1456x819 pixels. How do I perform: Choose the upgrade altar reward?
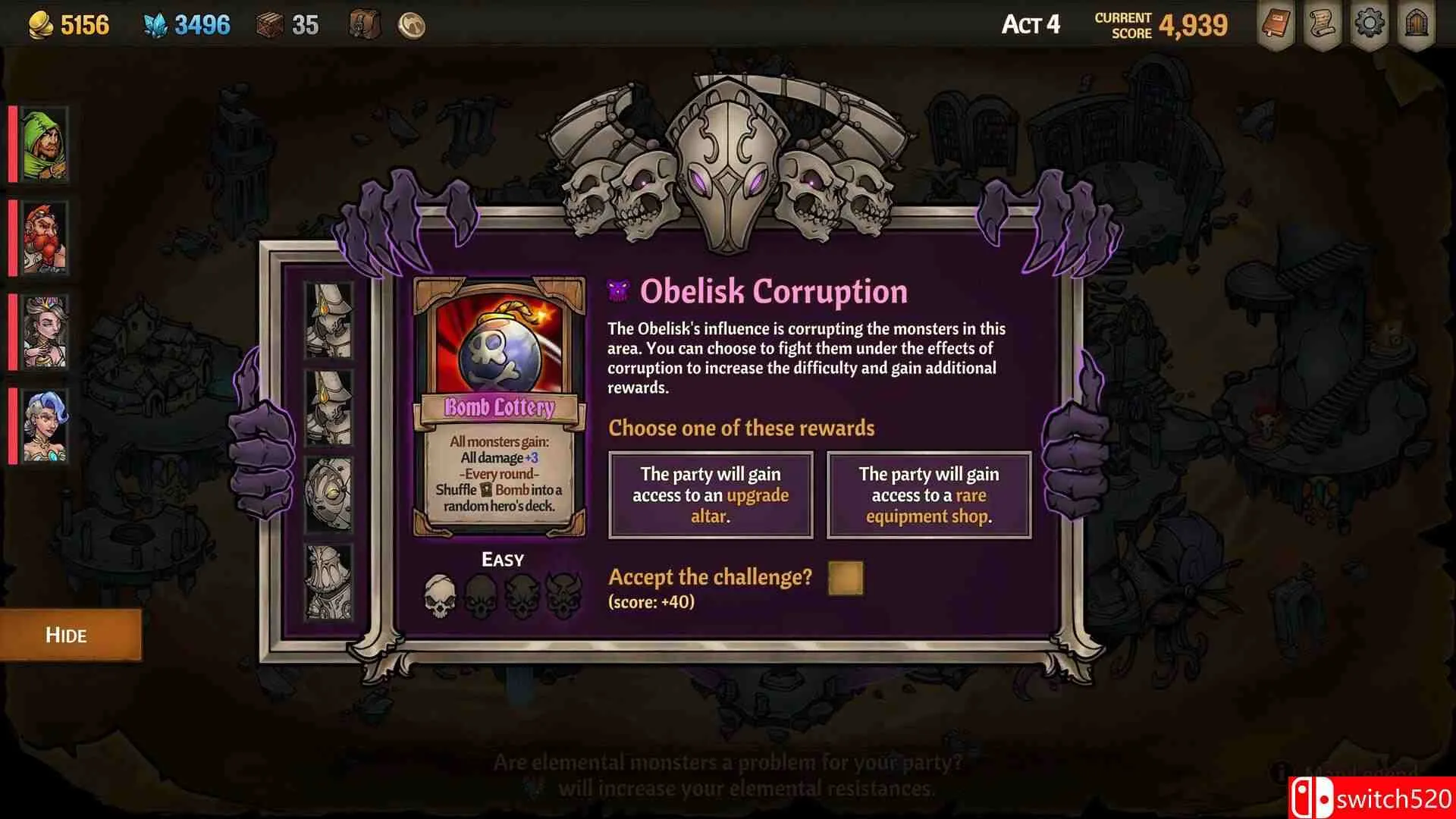(711, 495)
